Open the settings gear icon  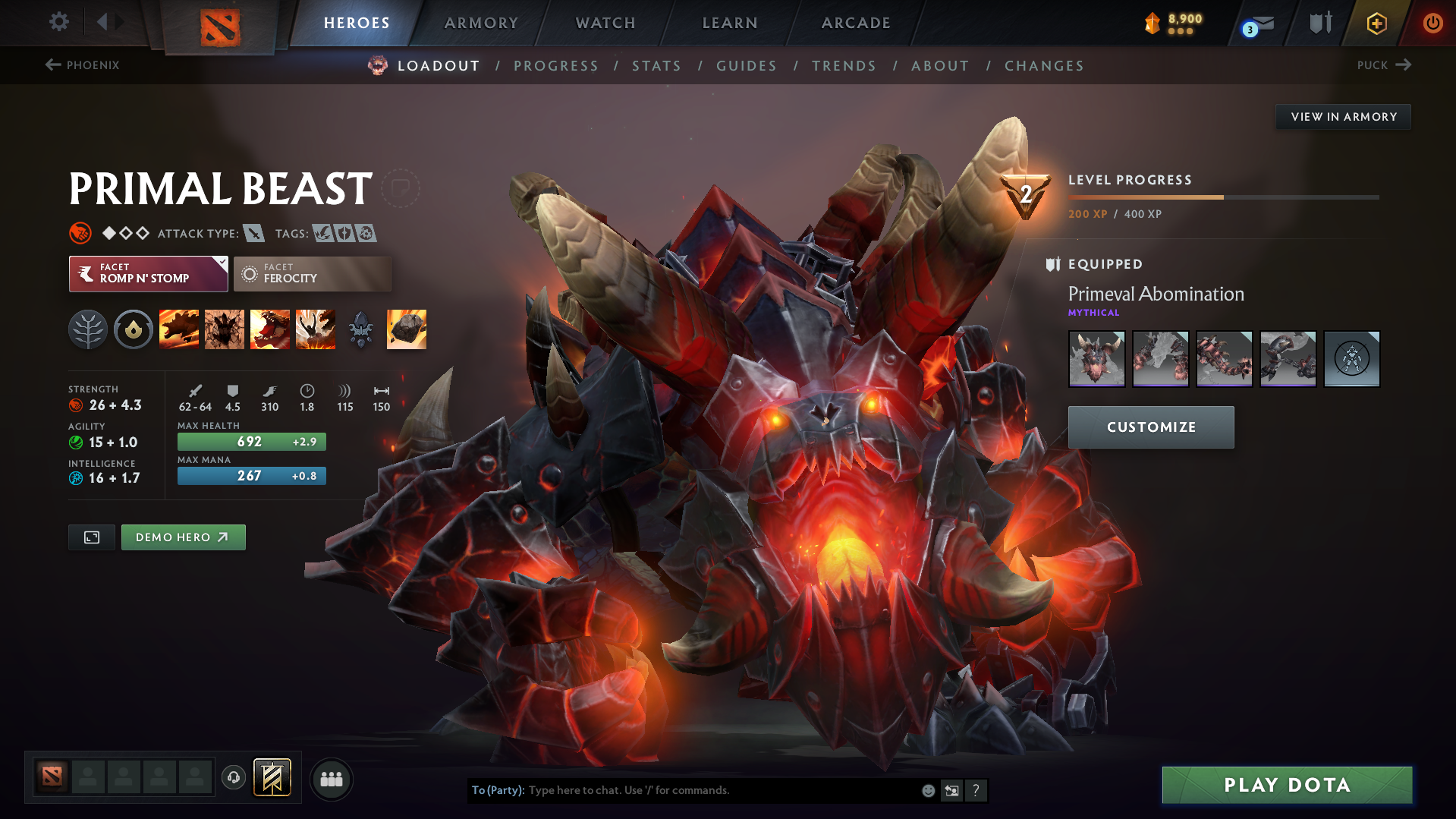click(58, 23)
